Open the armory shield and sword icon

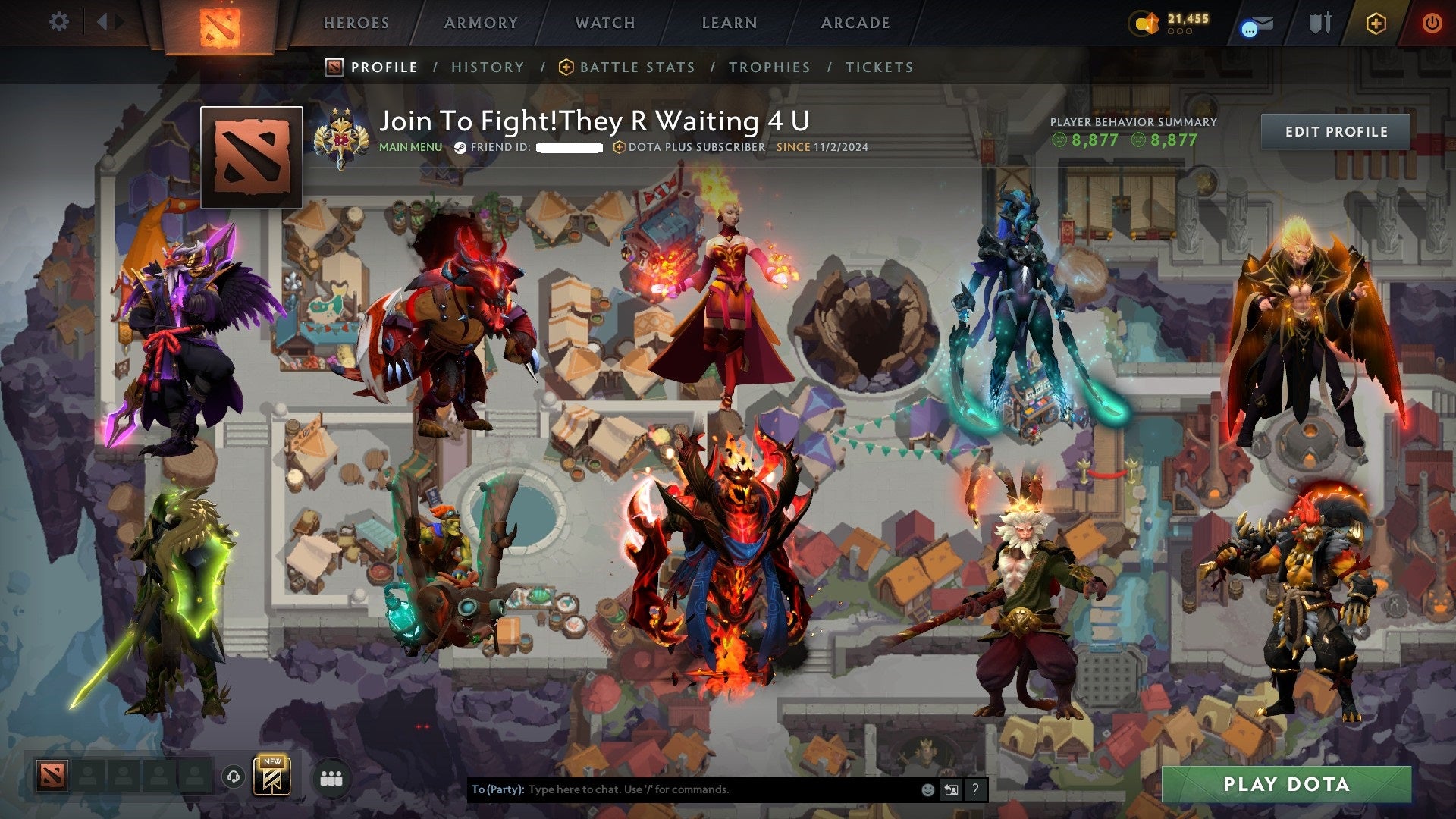pos(1319,23)
